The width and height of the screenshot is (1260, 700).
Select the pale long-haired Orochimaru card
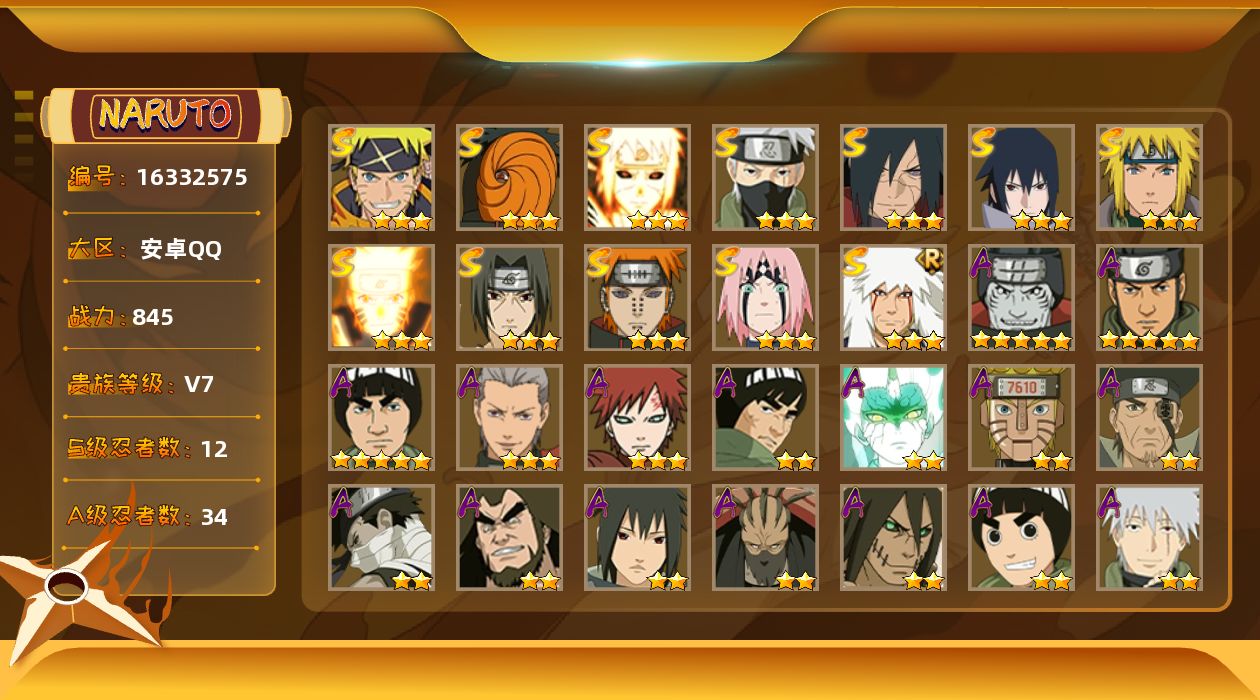(893, 537)
